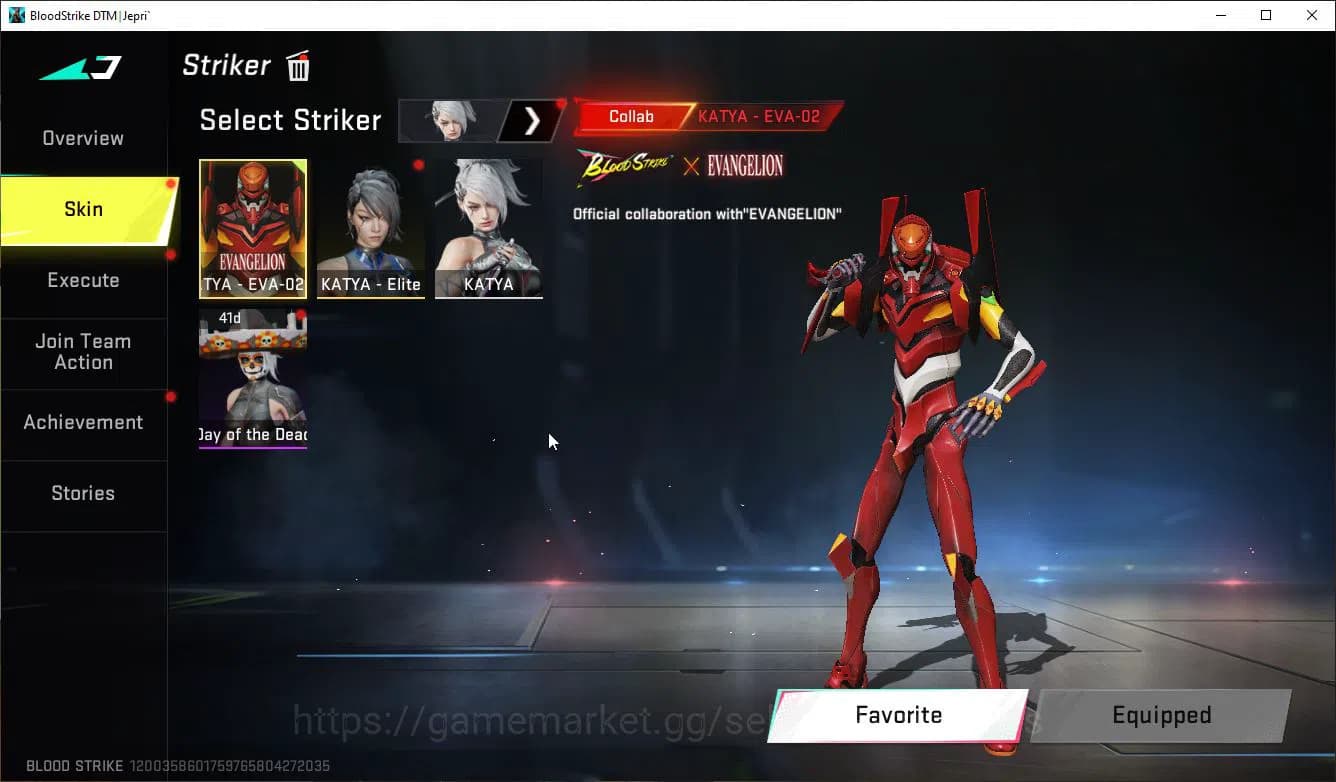Pick the default KATYA skin

[x=489, y=228]
